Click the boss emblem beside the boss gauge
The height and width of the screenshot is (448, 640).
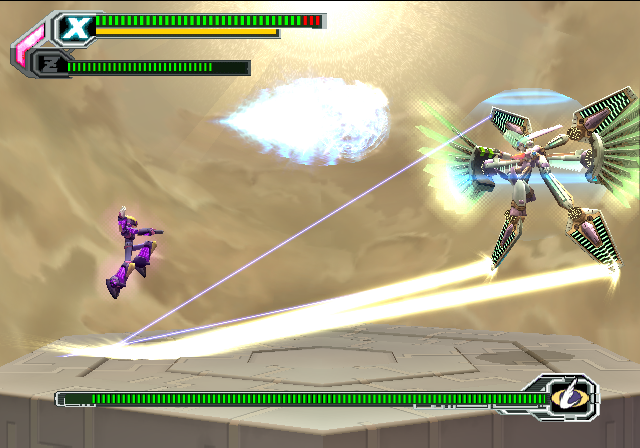coord(566,399)
